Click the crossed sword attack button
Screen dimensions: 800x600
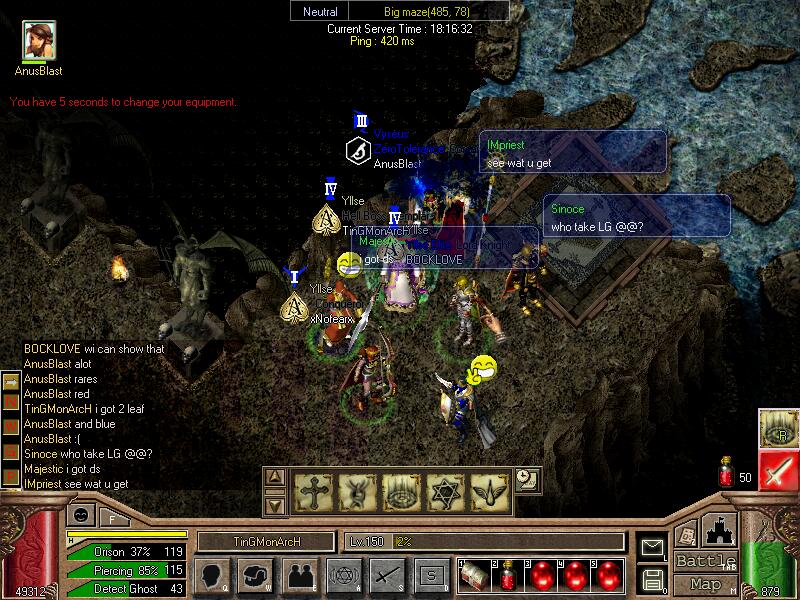pos(386,575)
